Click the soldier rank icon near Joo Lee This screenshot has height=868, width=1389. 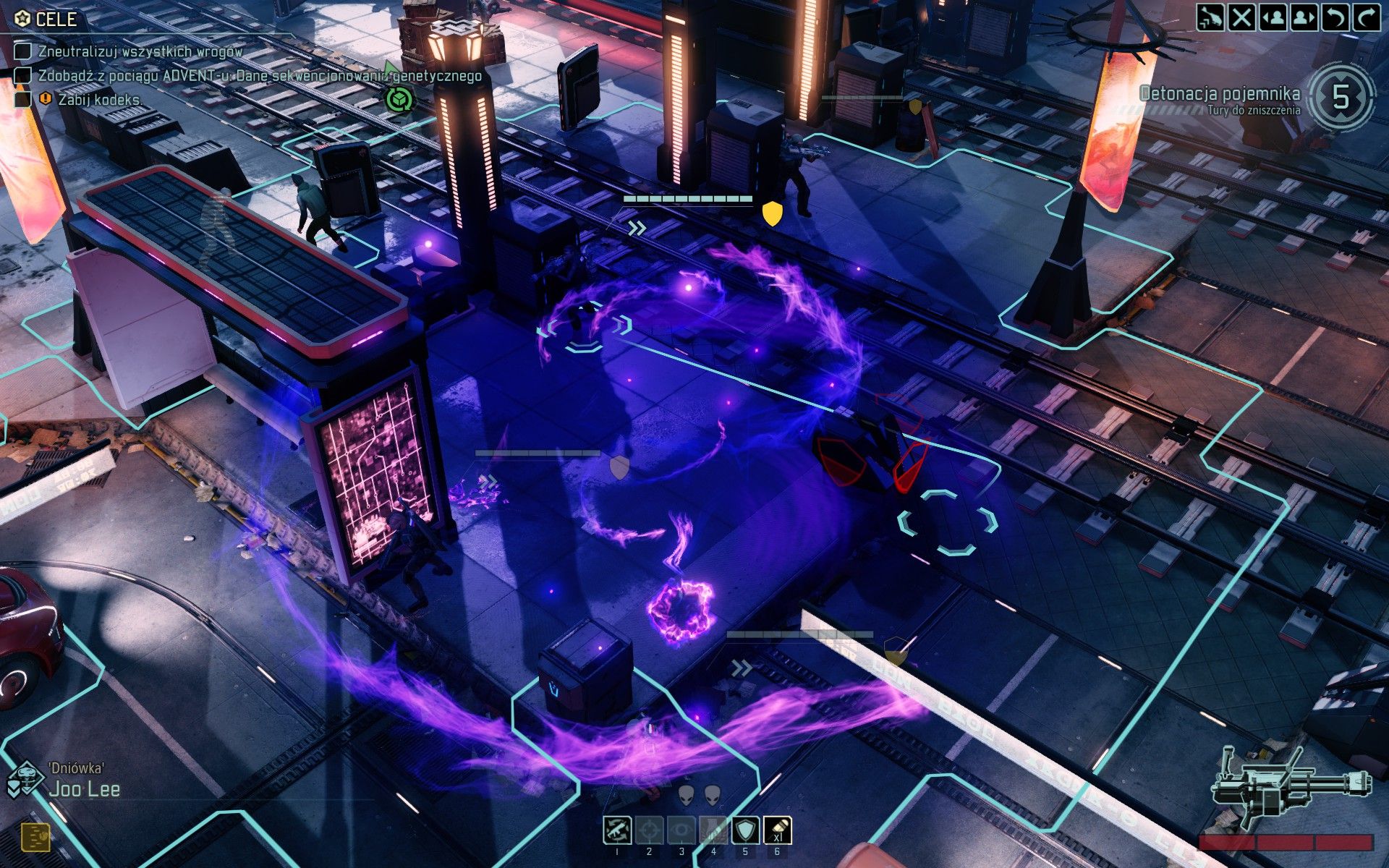click(27, 779)
